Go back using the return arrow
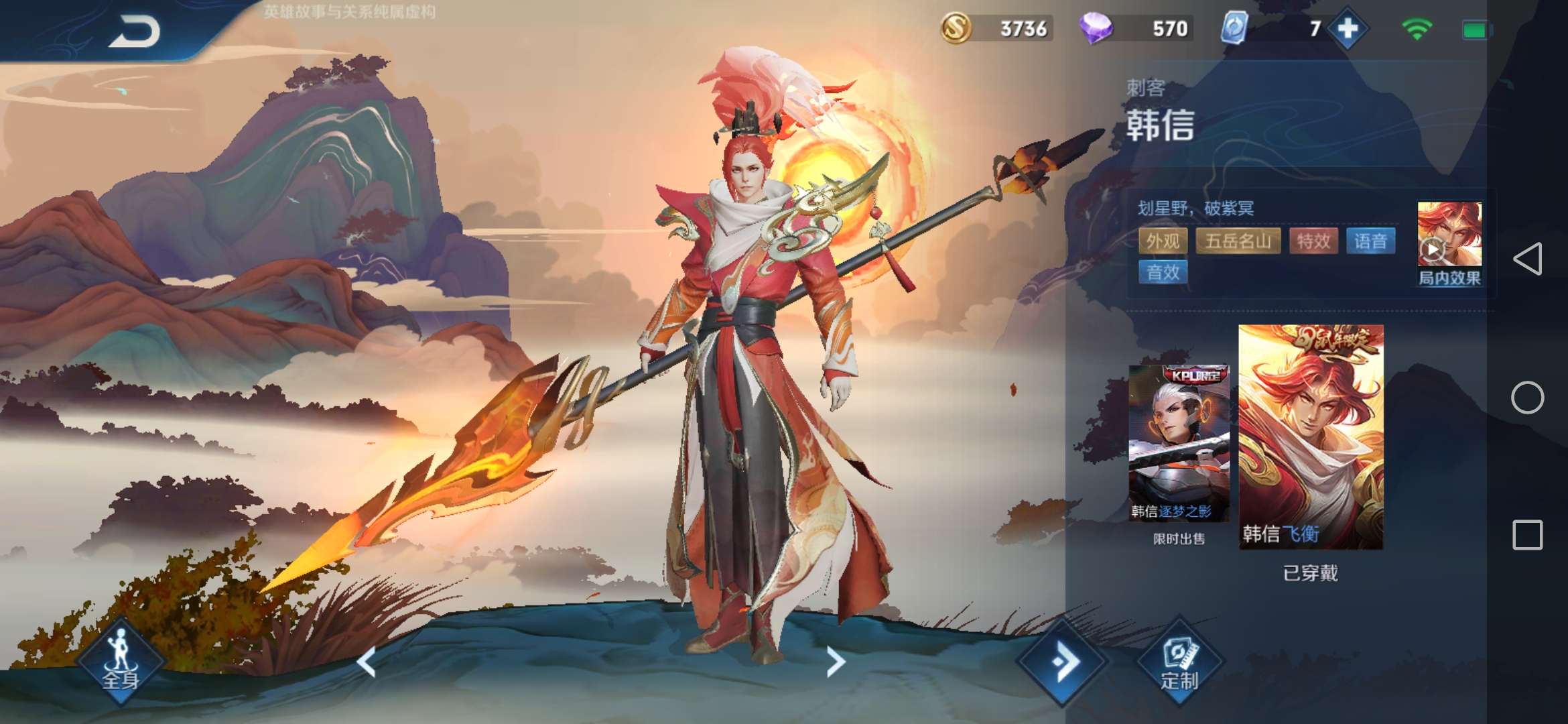This screenshot has width=1568, height=724. [x=135, y=32]
